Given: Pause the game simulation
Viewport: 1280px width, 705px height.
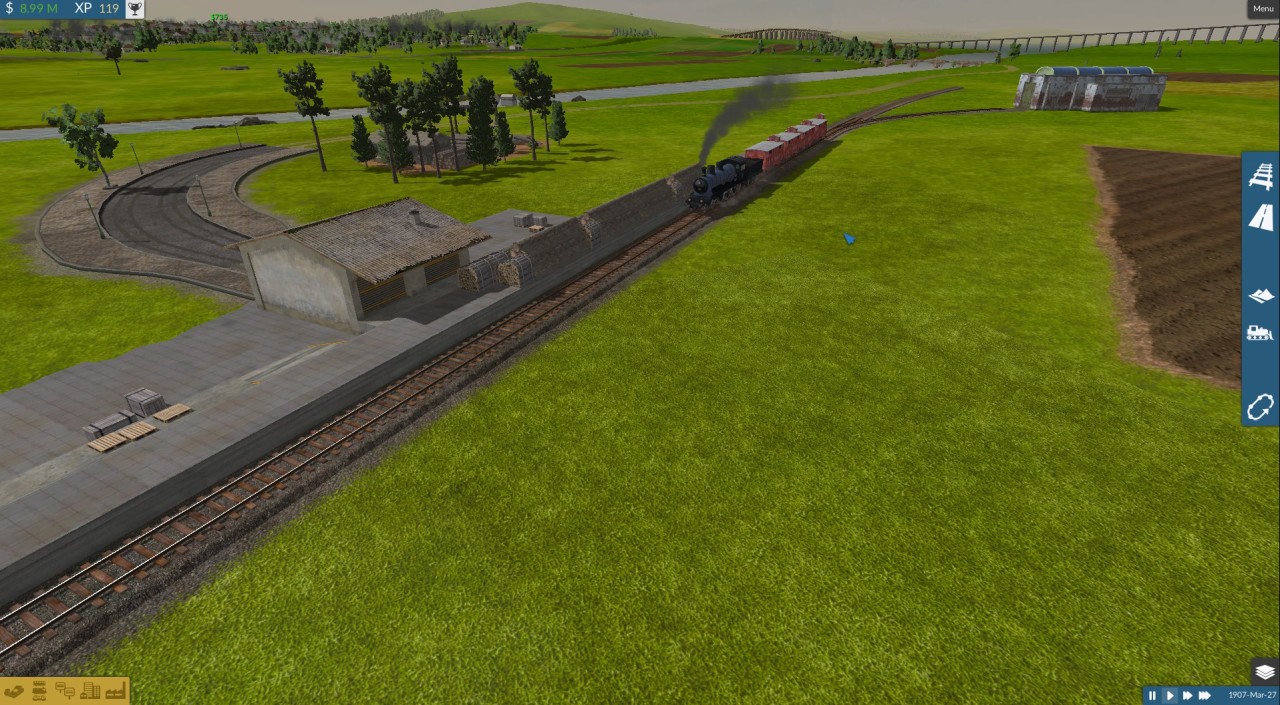Looking at the screenshot, I should (x=1152, y=695).
